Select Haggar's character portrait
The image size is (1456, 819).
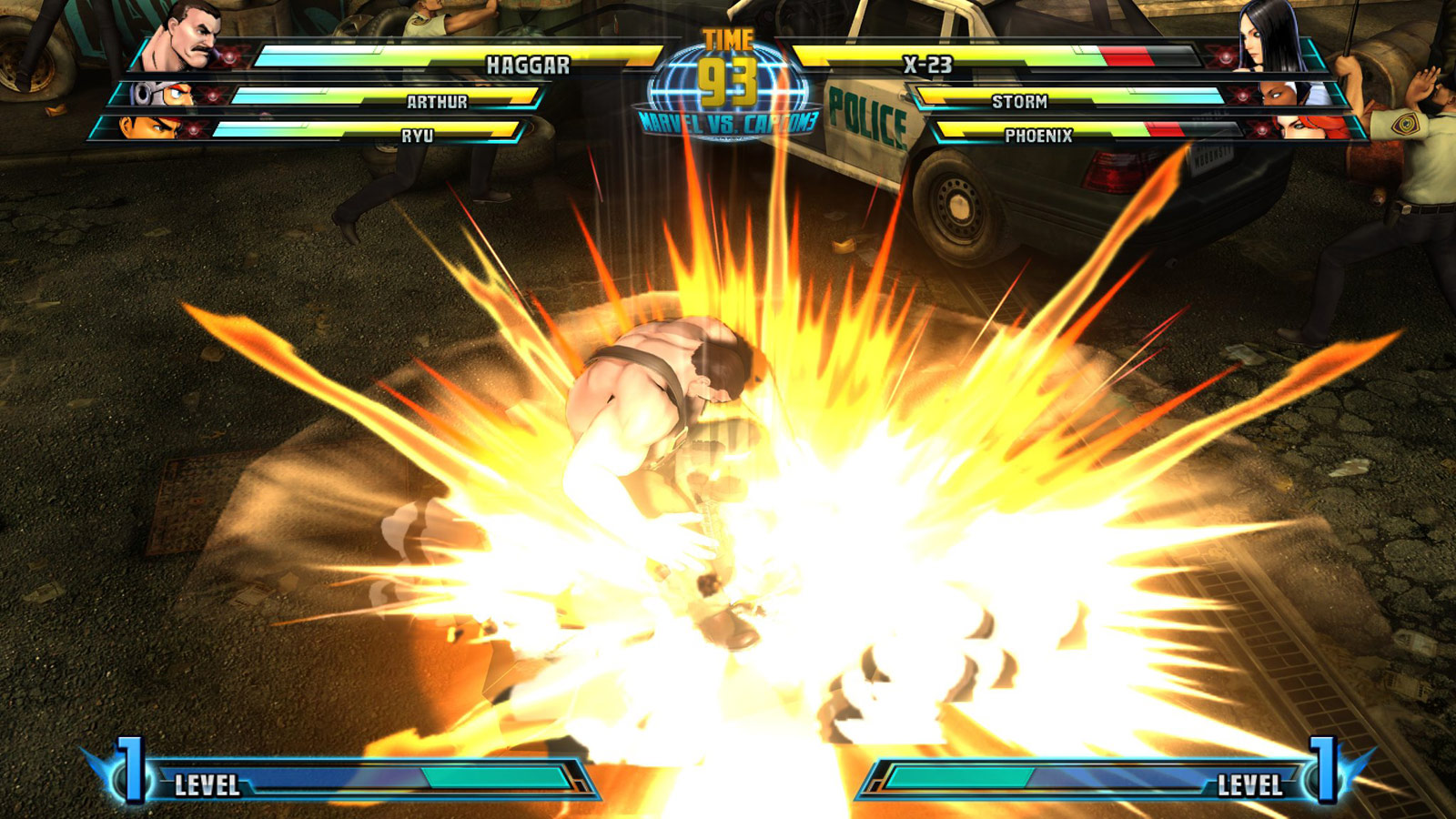click(x=187, y=36)
